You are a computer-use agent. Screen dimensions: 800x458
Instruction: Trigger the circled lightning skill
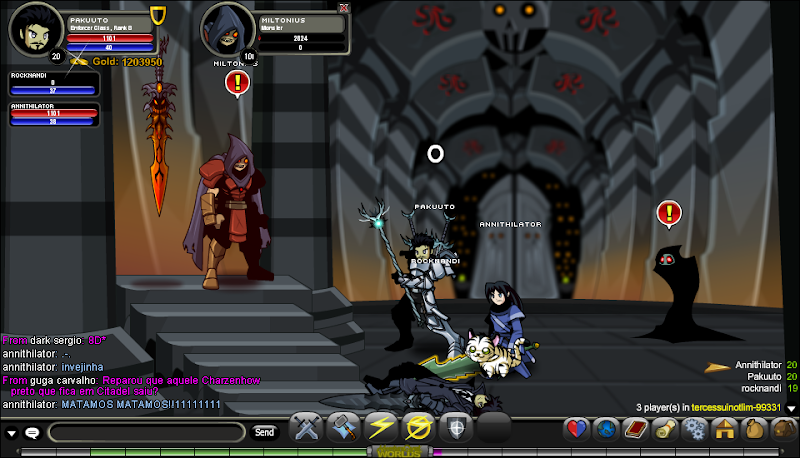(x=417, y=428)
